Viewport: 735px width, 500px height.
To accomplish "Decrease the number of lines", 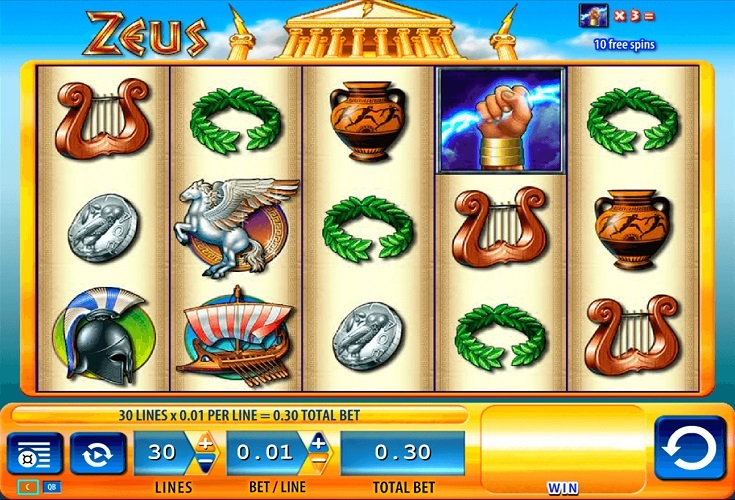I will [205, 463].
